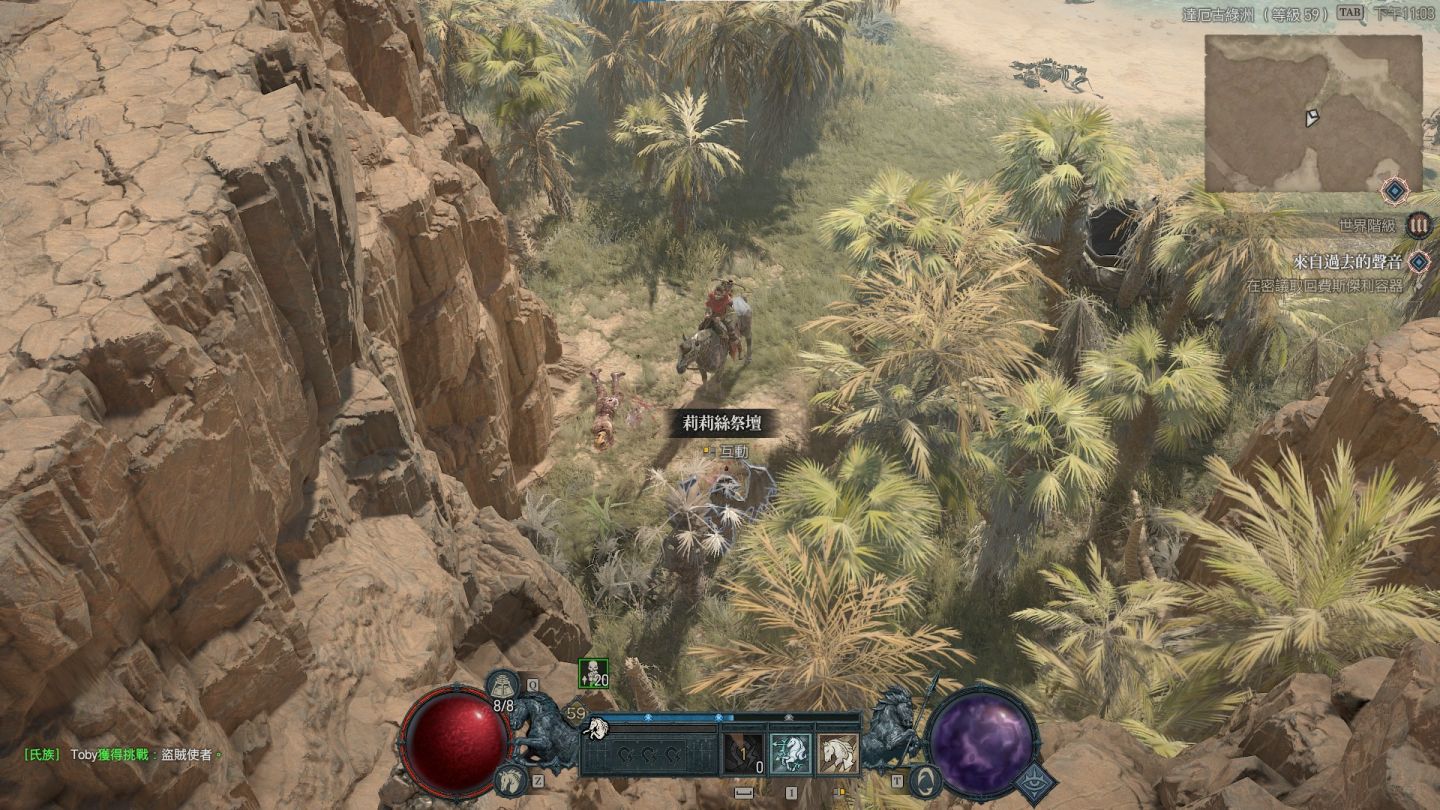Use the healing potion icon
Image resolution: width=1440 pixels, height=810 pixels.
[x=502, y=686]
